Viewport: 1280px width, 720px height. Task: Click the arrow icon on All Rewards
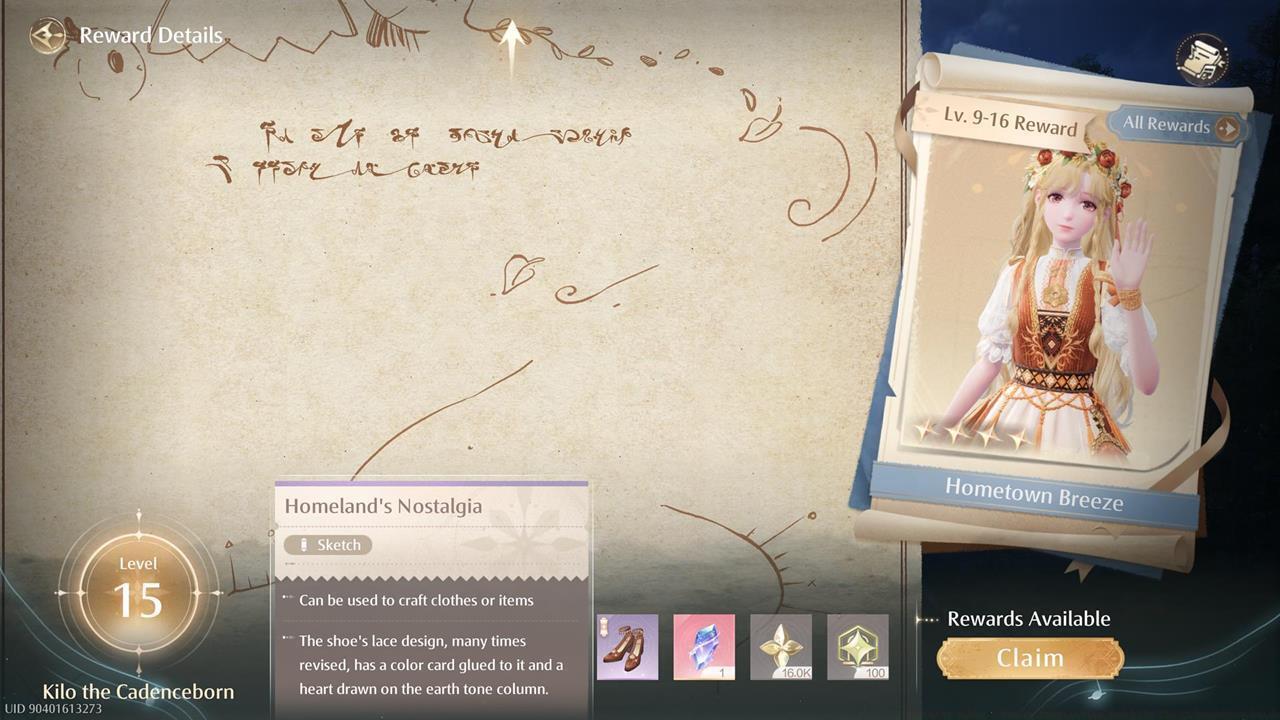point(1229,128)
